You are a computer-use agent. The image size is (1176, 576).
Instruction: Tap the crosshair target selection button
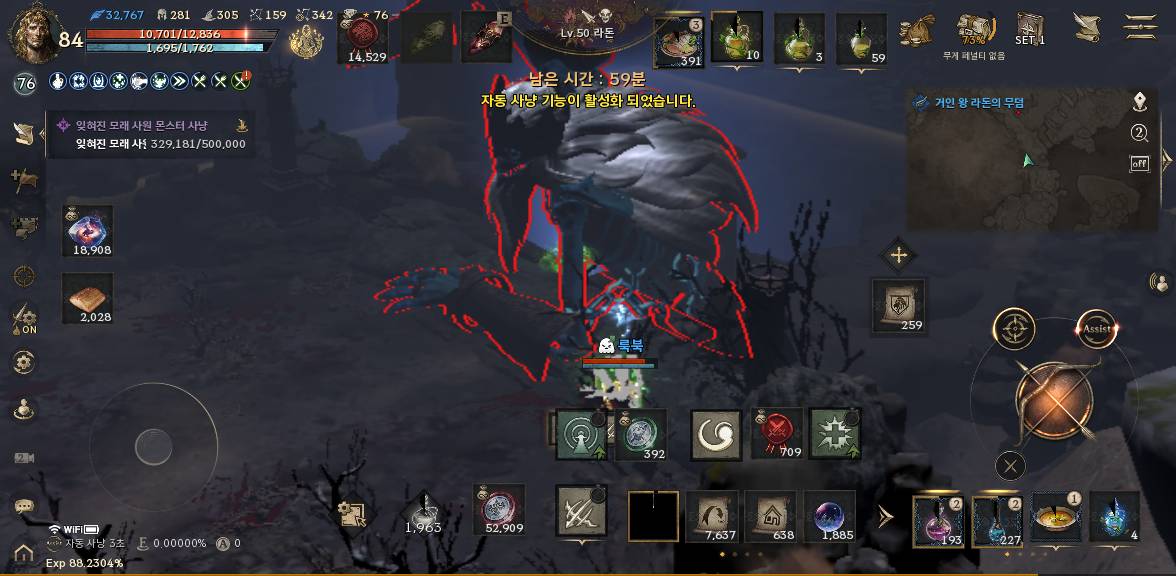(1014, 329)
